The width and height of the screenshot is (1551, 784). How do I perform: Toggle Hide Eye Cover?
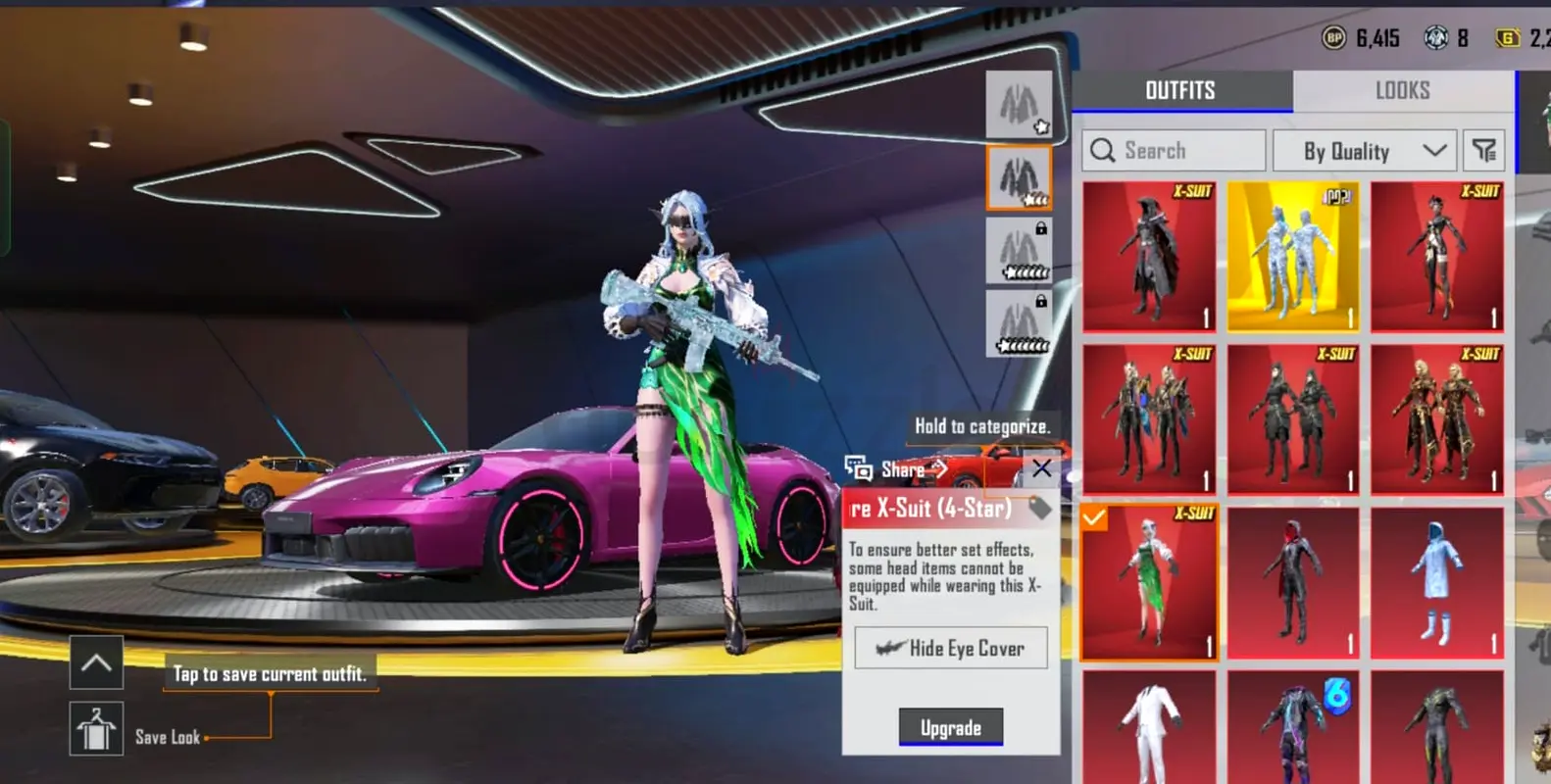[x=950, y=648]
